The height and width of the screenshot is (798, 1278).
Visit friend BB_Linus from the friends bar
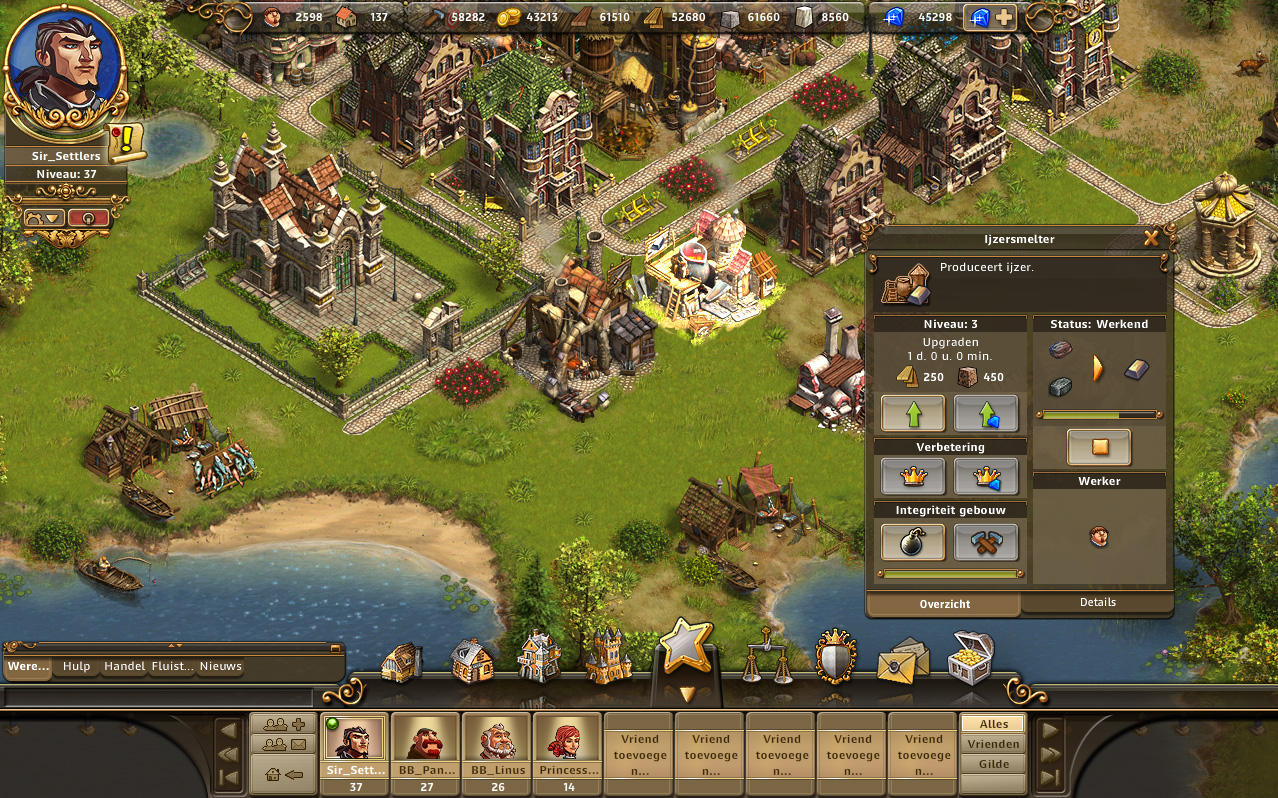(x=496, y=745)
